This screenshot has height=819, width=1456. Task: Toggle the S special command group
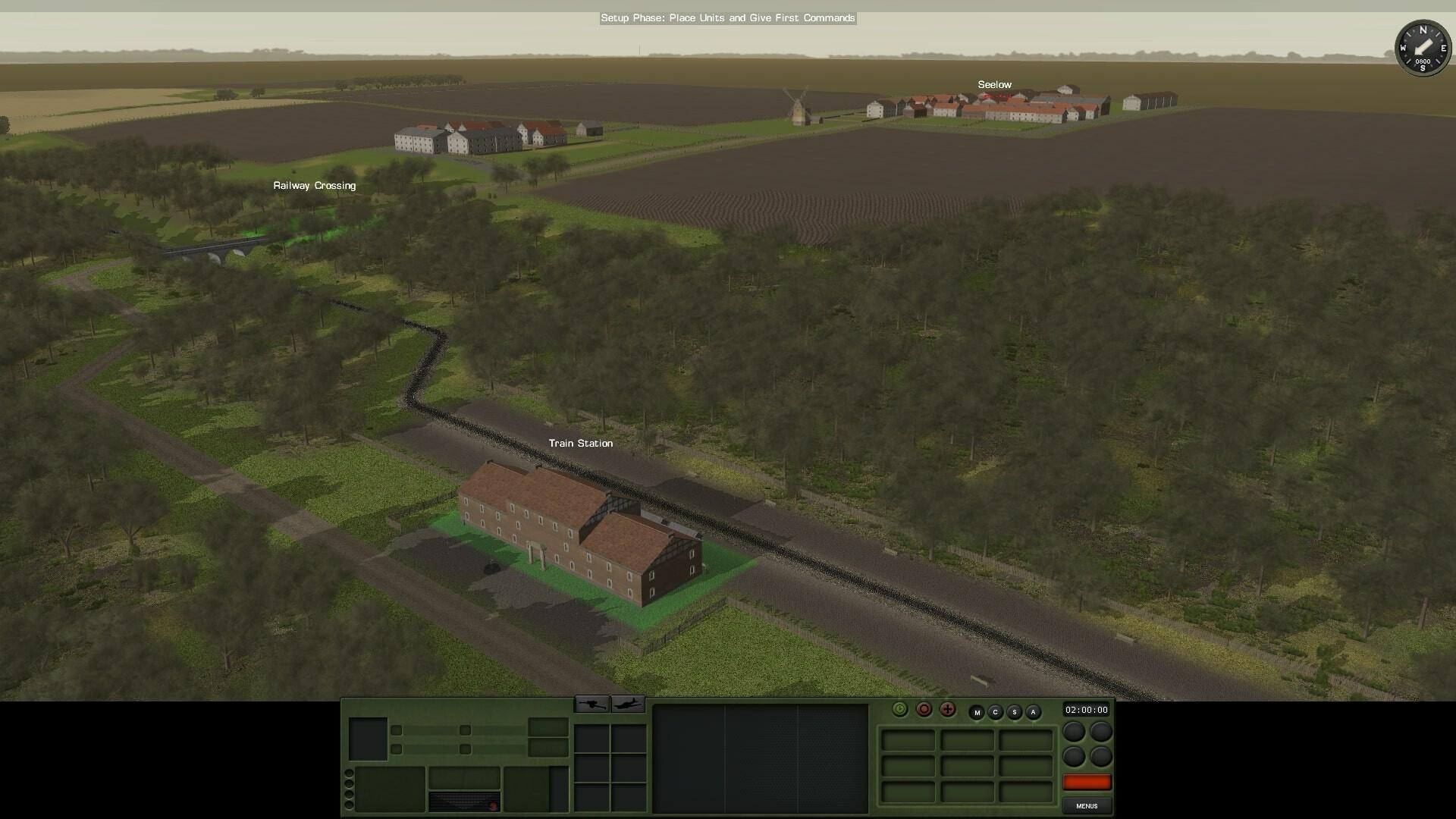tap(1015, 711)
